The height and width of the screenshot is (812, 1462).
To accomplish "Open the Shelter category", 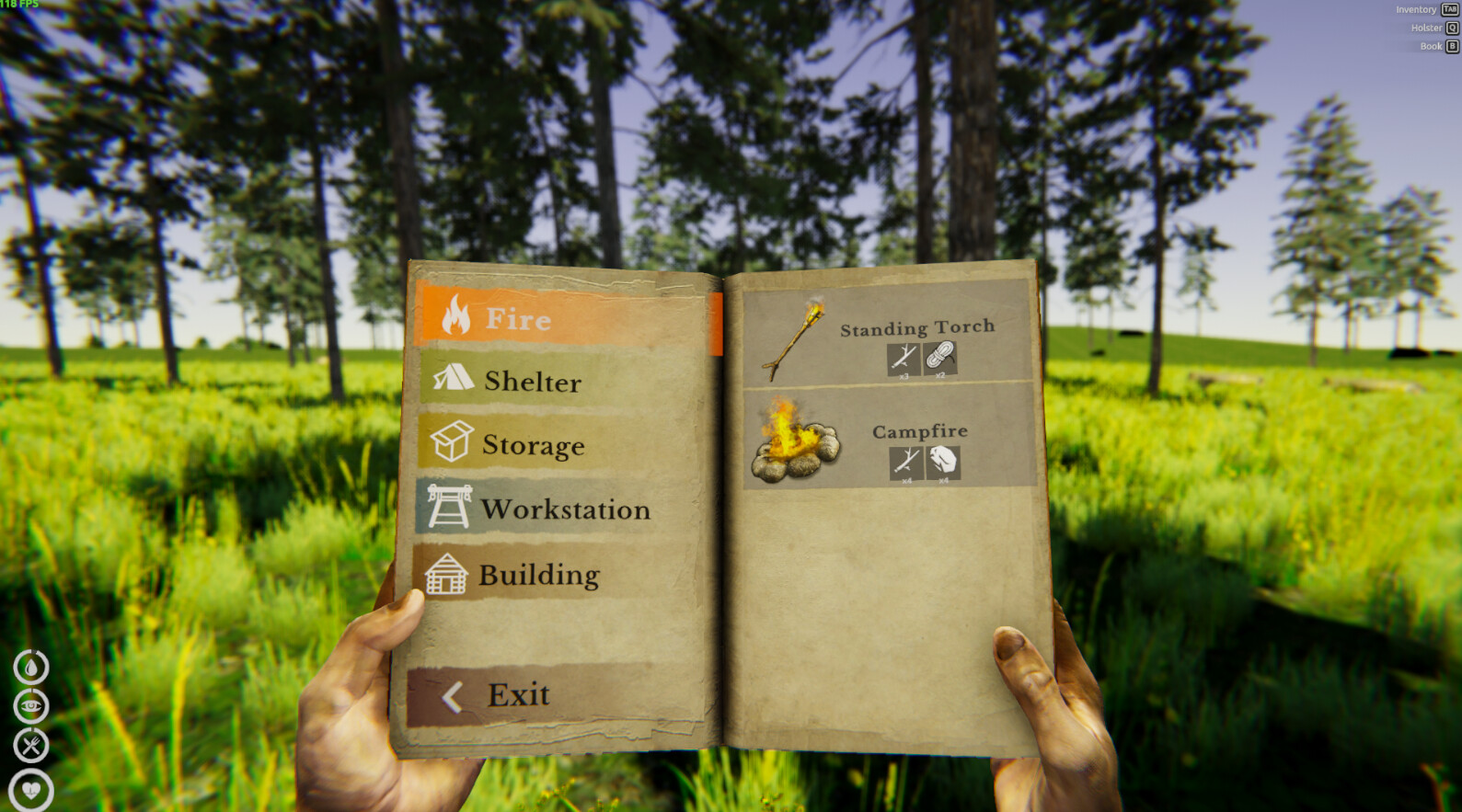I will pyautogui.click(x=530, y=381).
